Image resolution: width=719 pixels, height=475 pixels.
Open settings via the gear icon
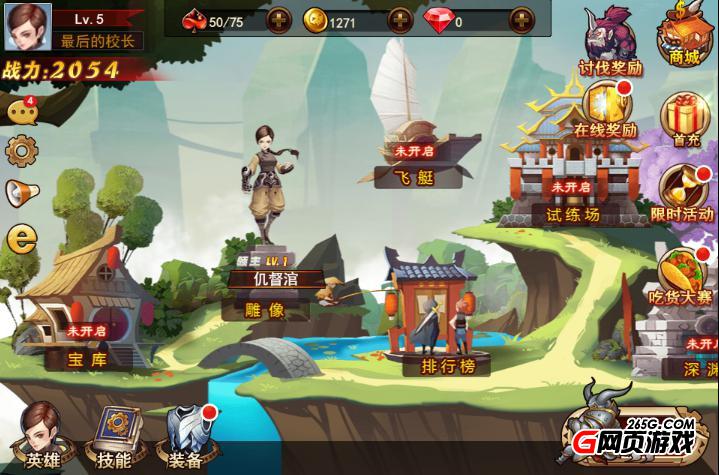coord(20,151)
